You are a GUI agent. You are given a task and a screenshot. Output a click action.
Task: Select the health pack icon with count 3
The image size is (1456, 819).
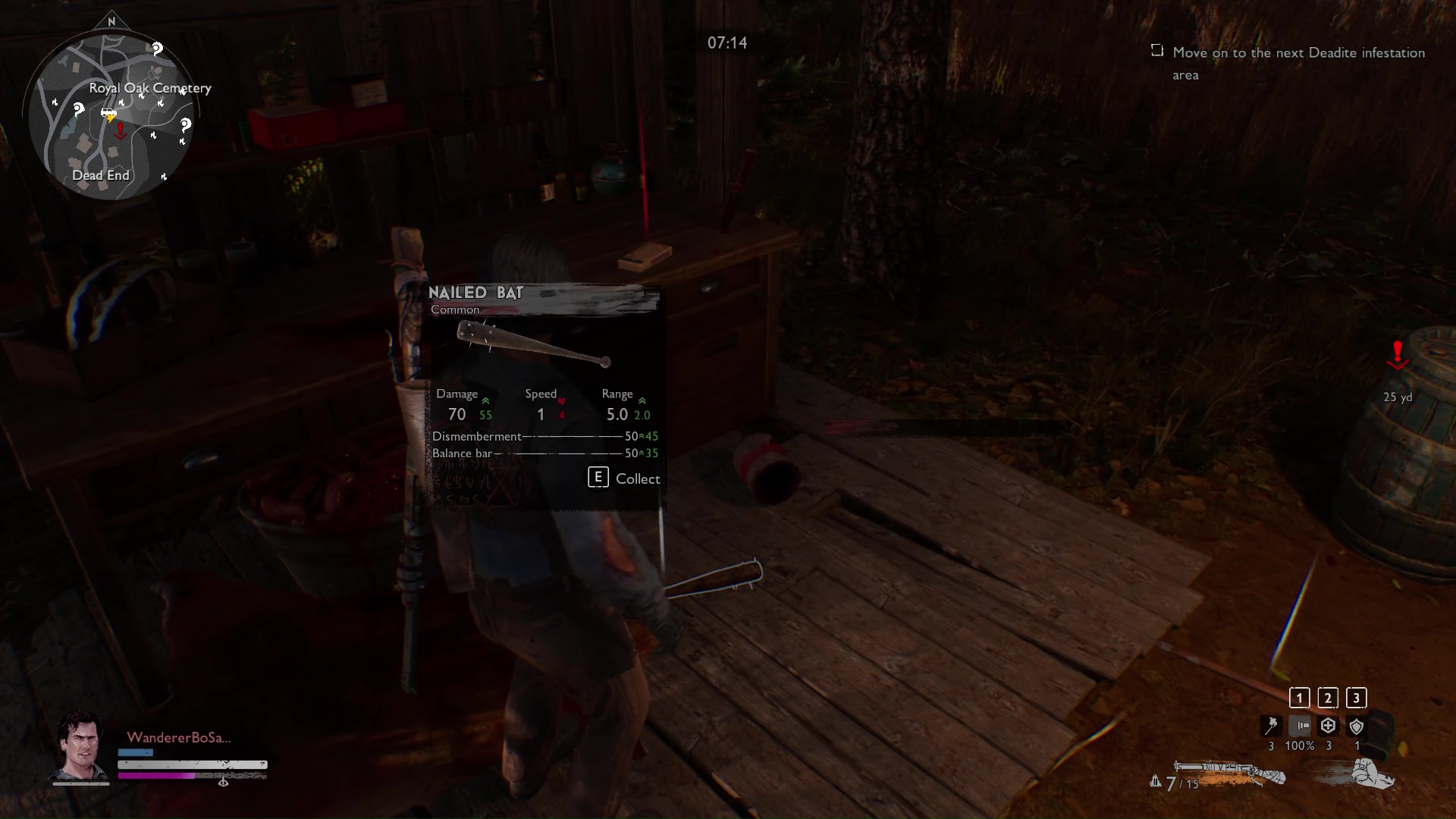pyautogui.click(x=1328, y=726)
